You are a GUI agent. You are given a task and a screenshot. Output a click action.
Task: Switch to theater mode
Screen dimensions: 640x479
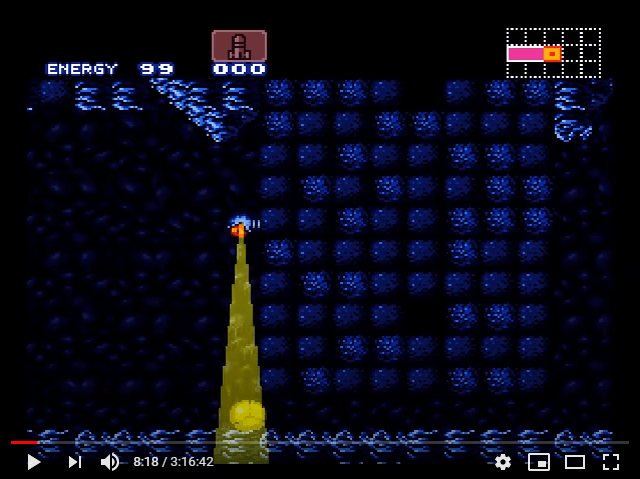(x=575, y=462)
